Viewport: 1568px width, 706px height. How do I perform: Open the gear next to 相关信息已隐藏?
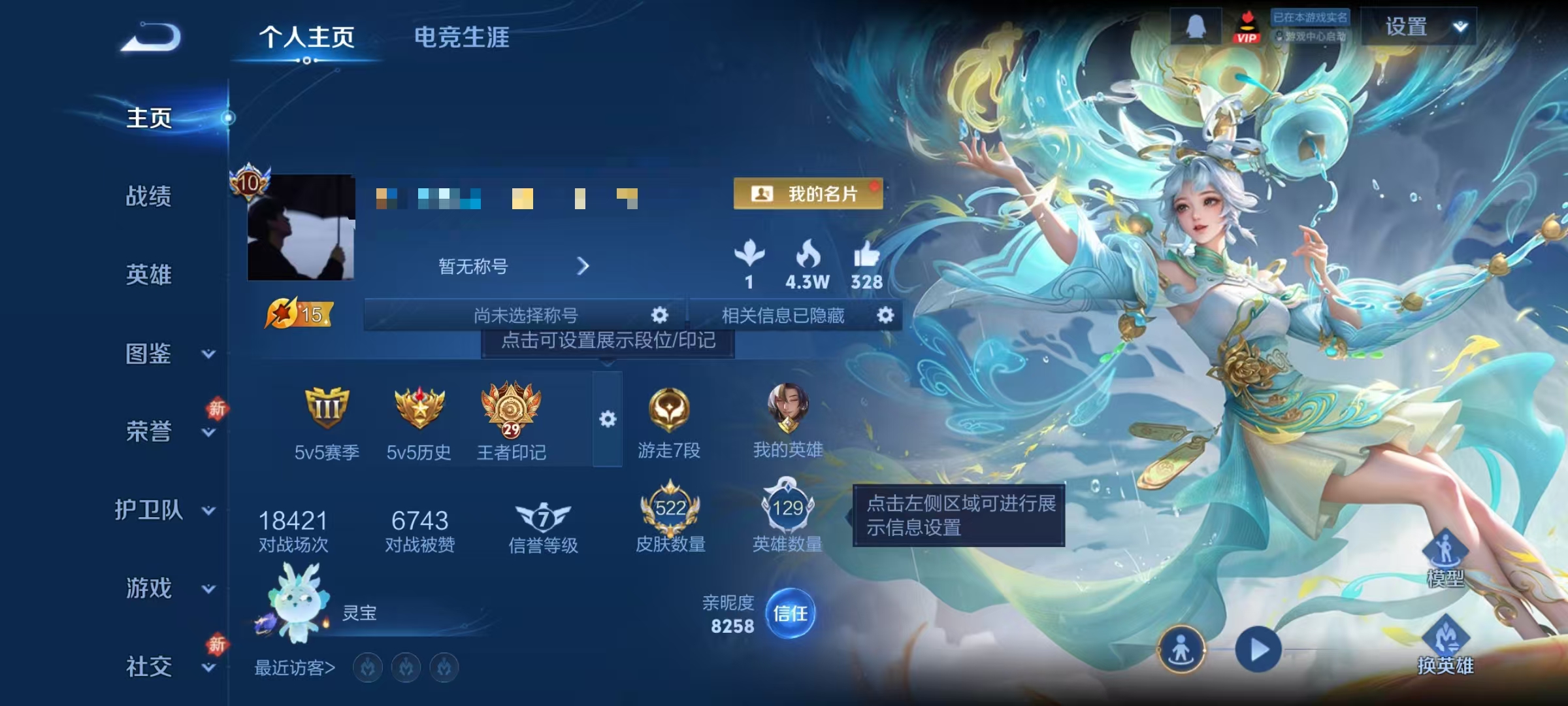click(886, 315)
